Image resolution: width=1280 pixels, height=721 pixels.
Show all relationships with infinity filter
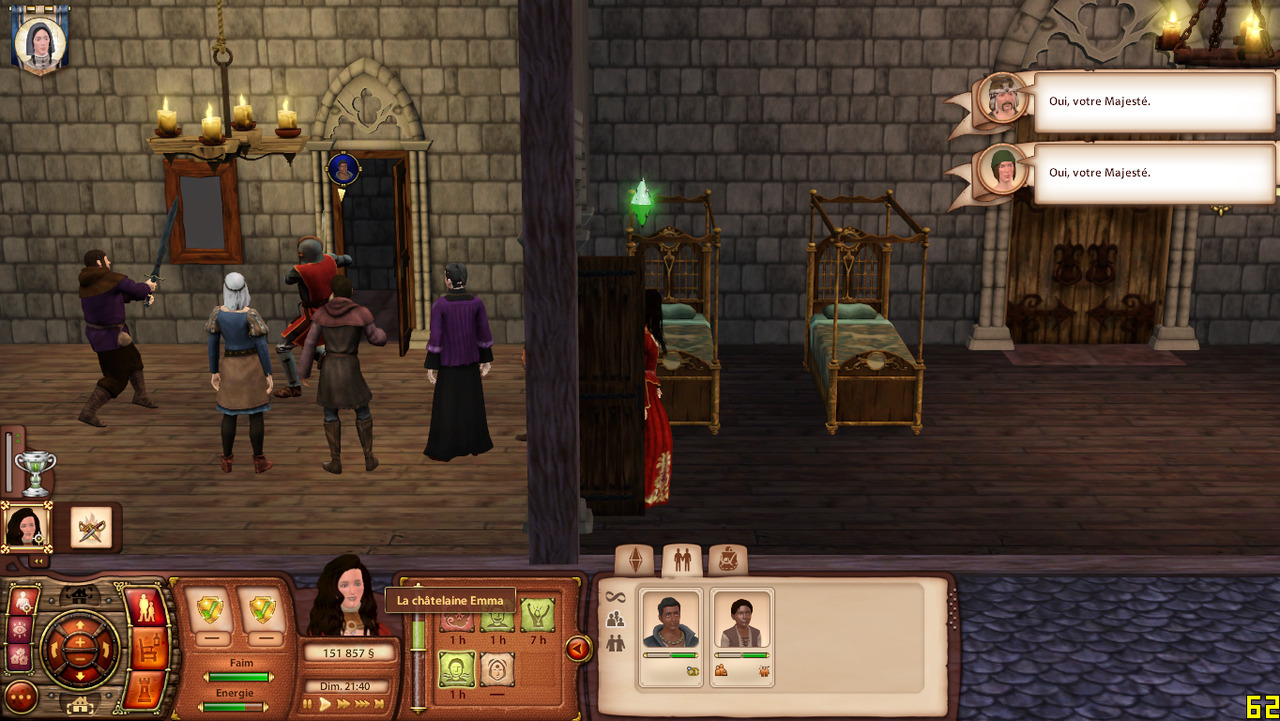pos(615,597)
